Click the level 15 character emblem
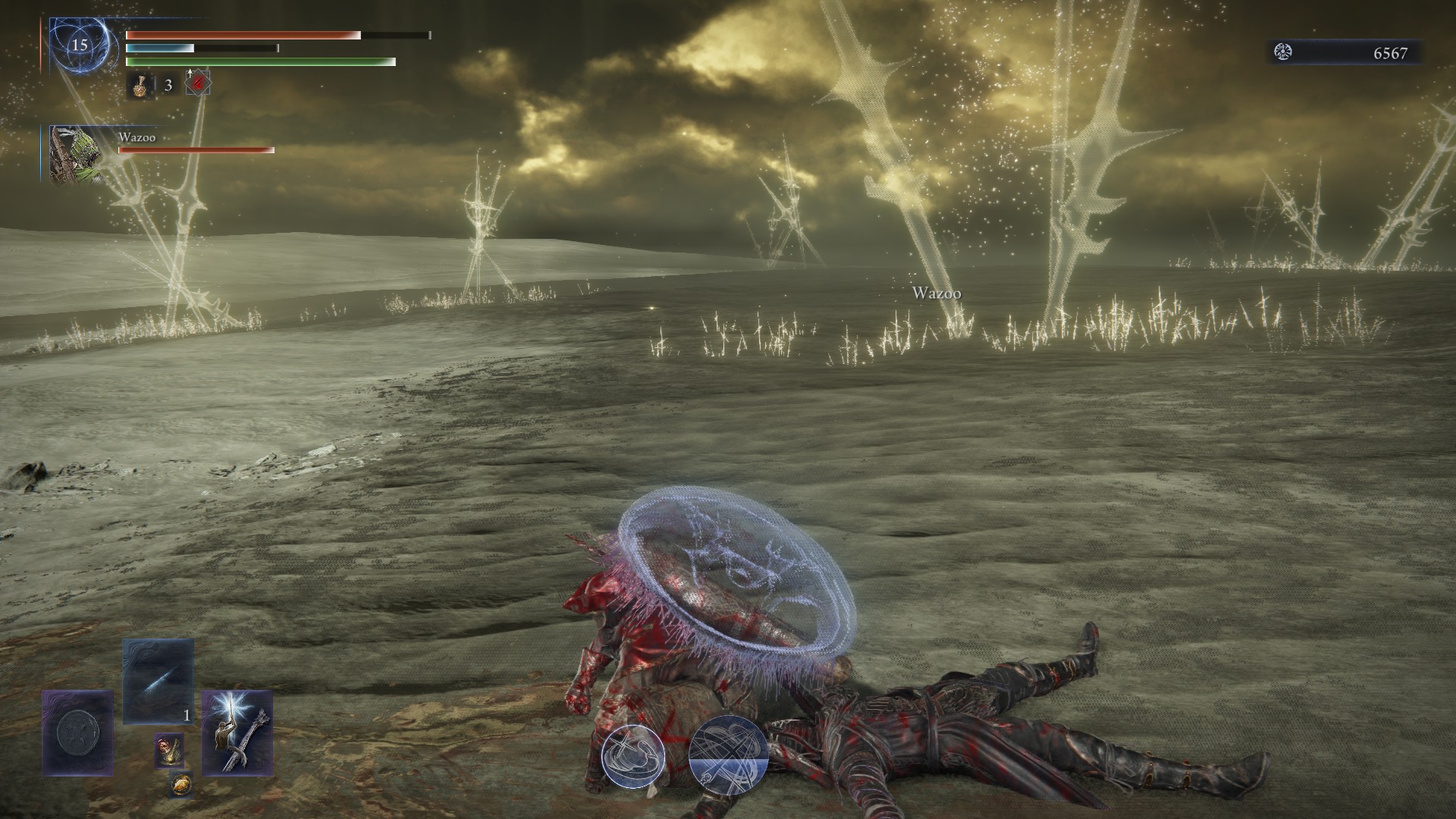The width and height of the screenshot is (1456, 819). [x=80, y=45]
